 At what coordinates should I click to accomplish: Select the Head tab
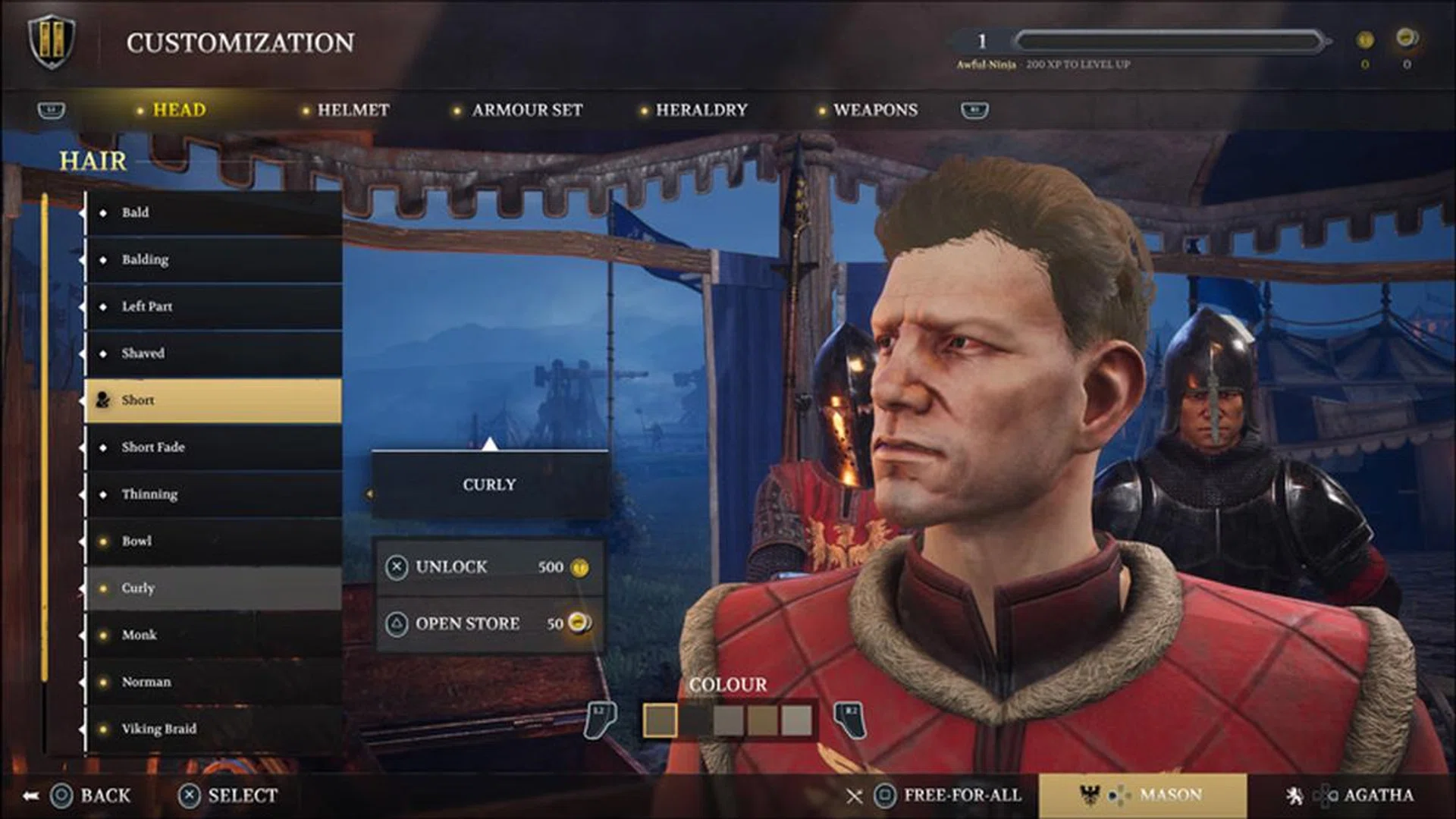[179, 110]
